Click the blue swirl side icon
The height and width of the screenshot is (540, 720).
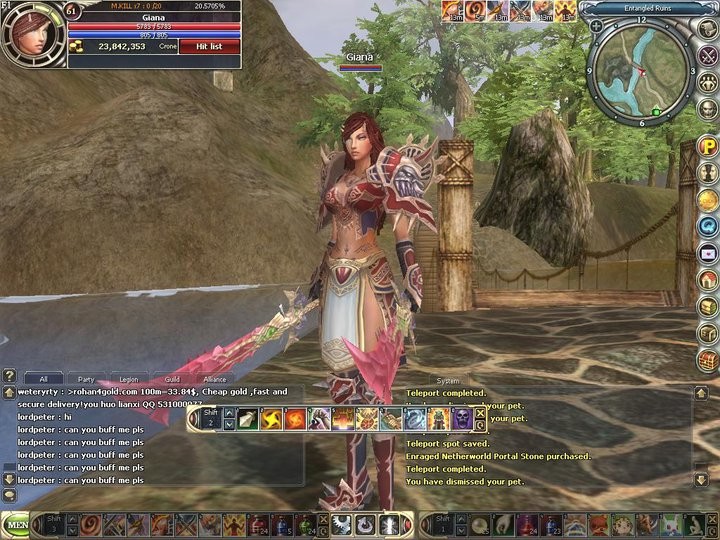coord(709,226)
